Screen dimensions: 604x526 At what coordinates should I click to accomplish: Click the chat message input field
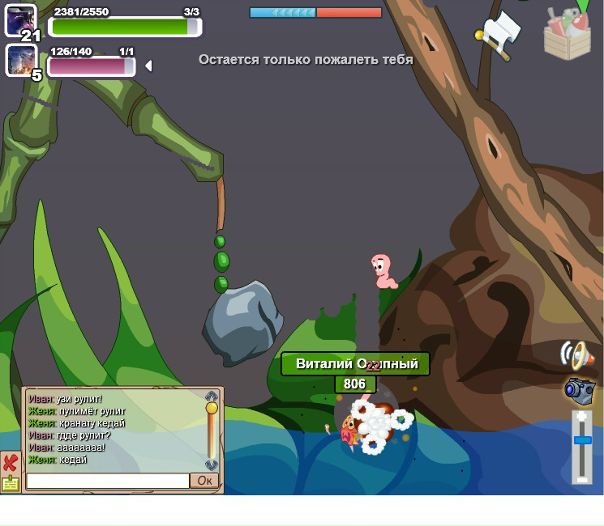(107, 481)
